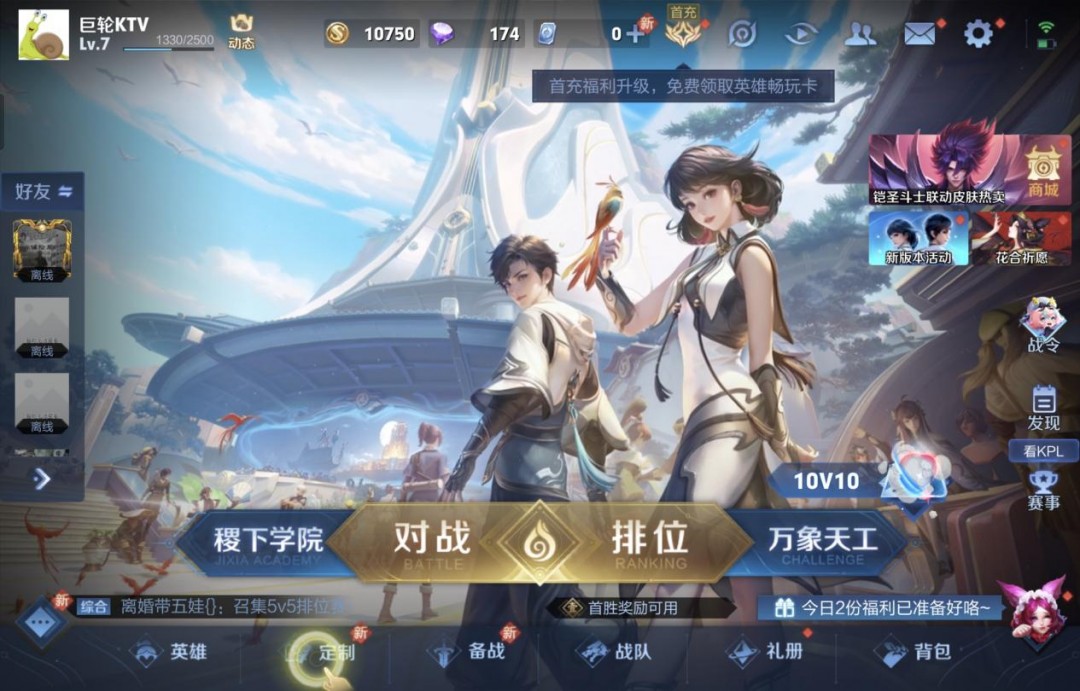Viewport: 1080px width, 691px height.
Task: Open the 战队 team menu
Action: (618, 653)
